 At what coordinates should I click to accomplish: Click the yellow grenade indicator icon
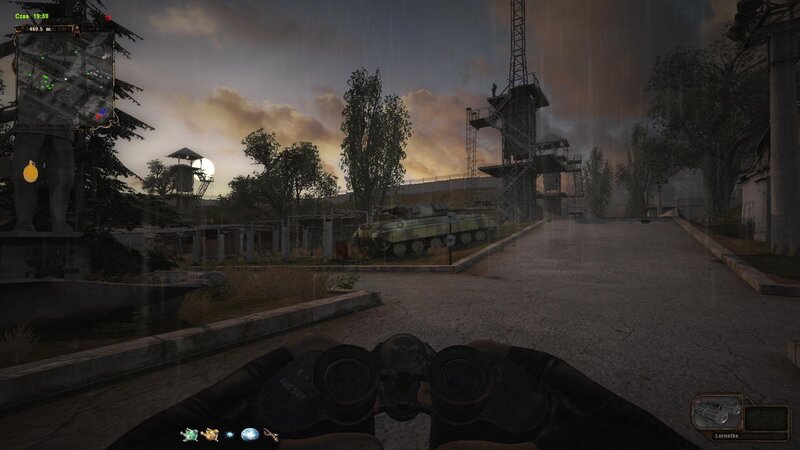31,172
